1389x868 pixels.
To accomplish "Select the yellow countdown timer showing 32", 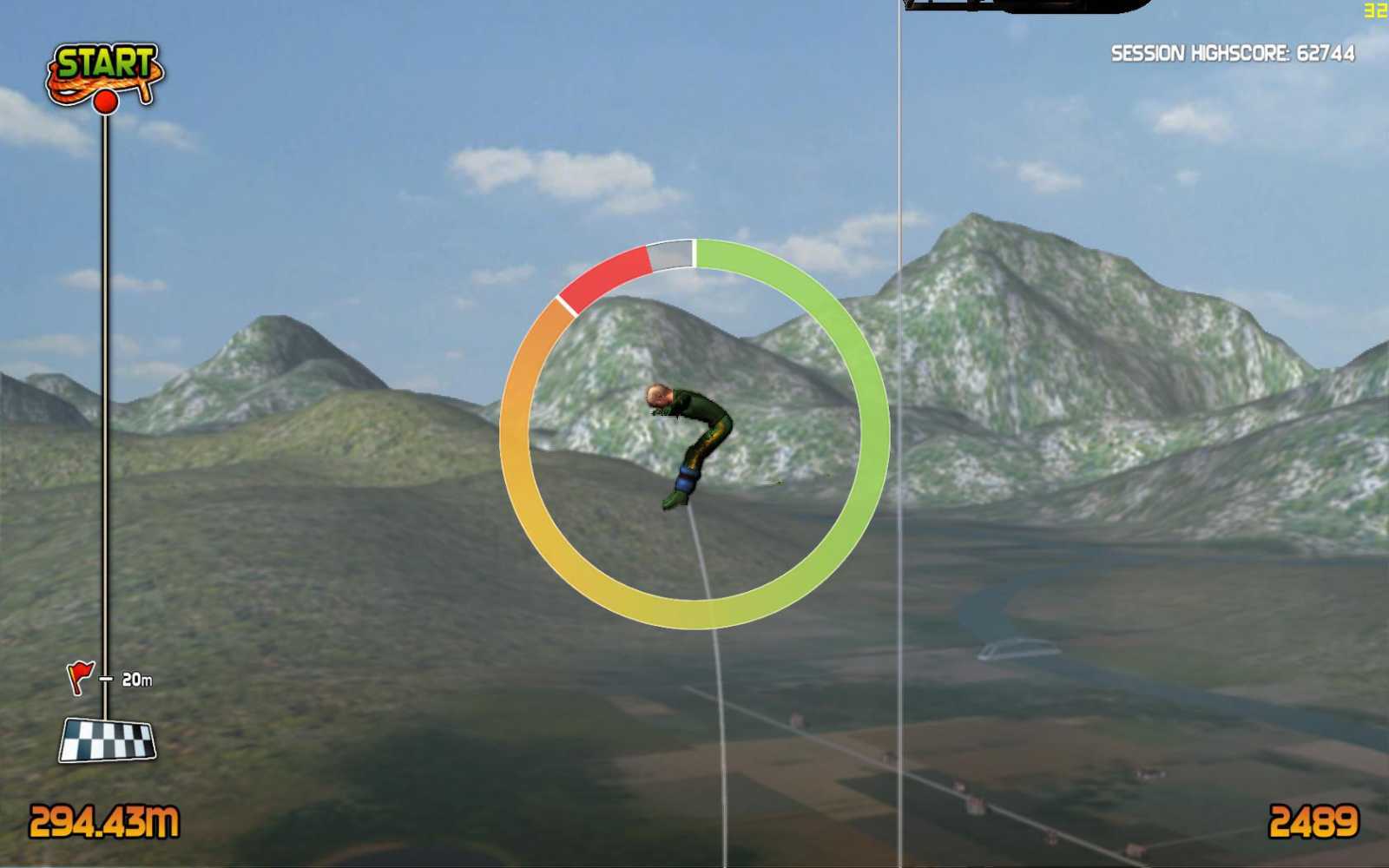I will tap(1377, 9).
